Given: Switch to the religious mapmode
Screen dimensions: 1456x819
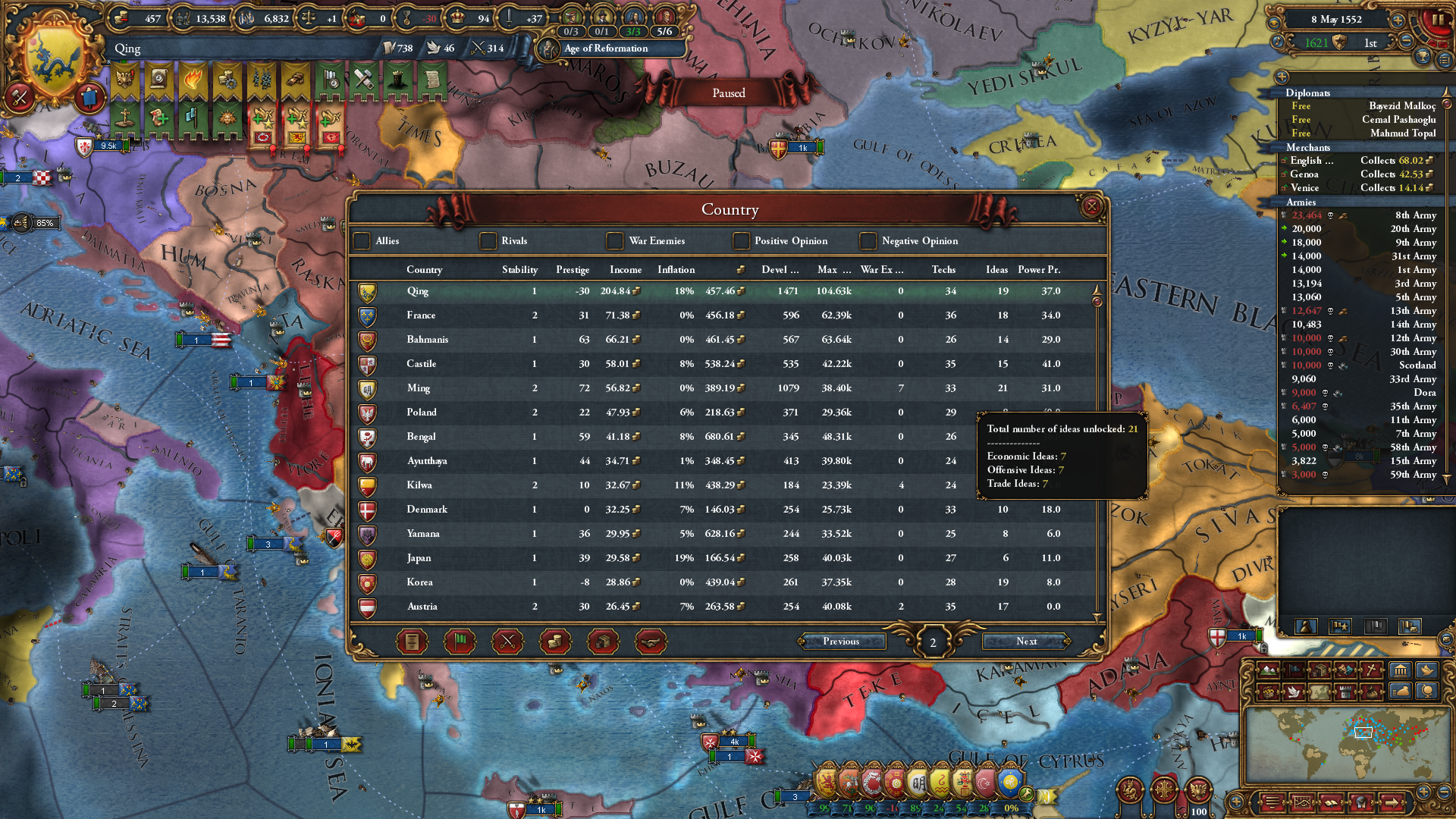Looking at the screenshot, I should pos(1370,670).
